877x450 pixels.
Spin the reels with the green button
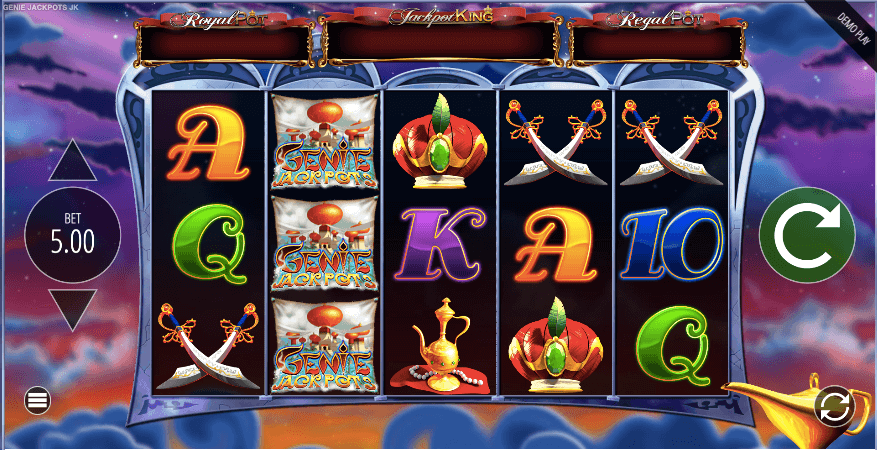(806, 236)
